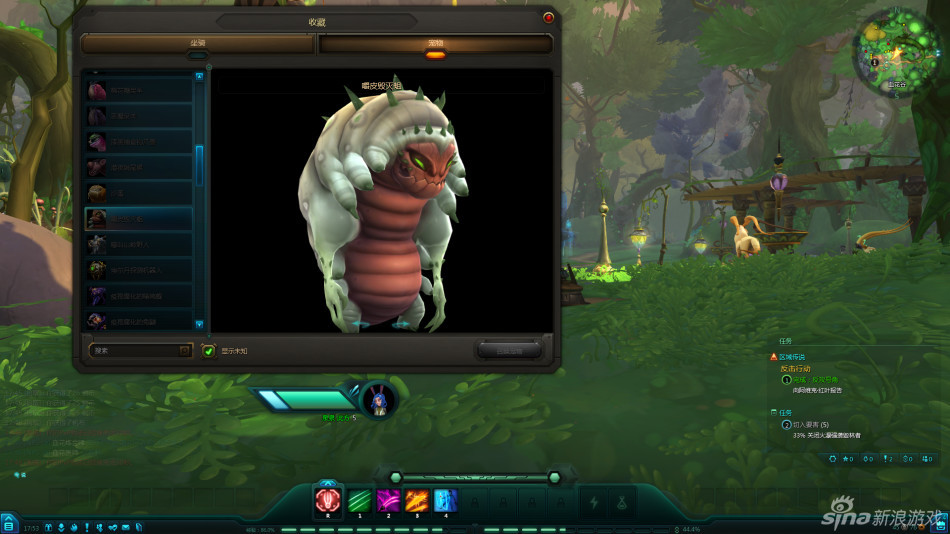This screenshot has width=950, height=534.
Task: Close the collection window with the red button
Action: point(548,17)
